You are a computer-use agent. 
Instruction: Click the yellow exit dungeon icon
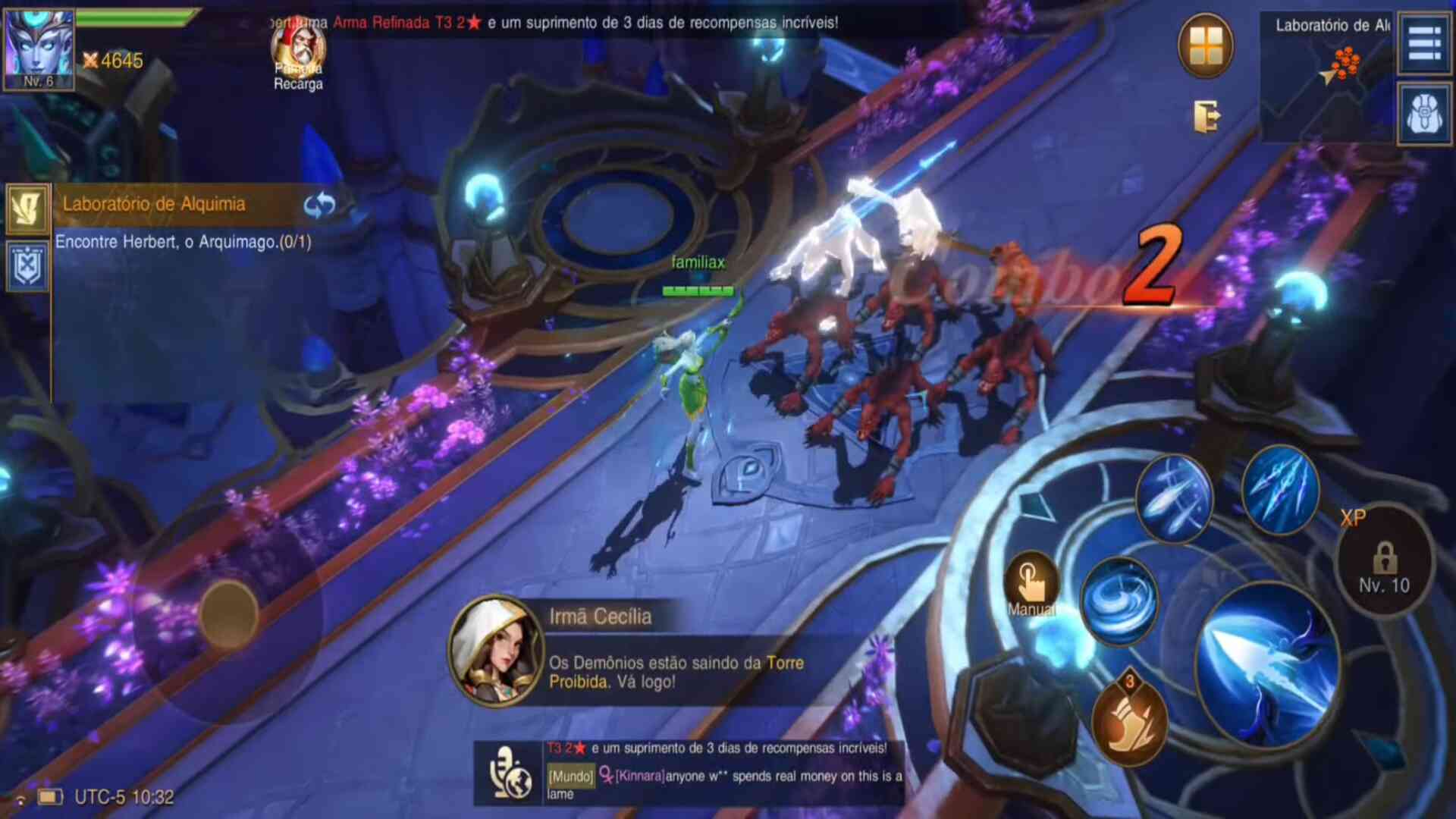pos(1206,117)
